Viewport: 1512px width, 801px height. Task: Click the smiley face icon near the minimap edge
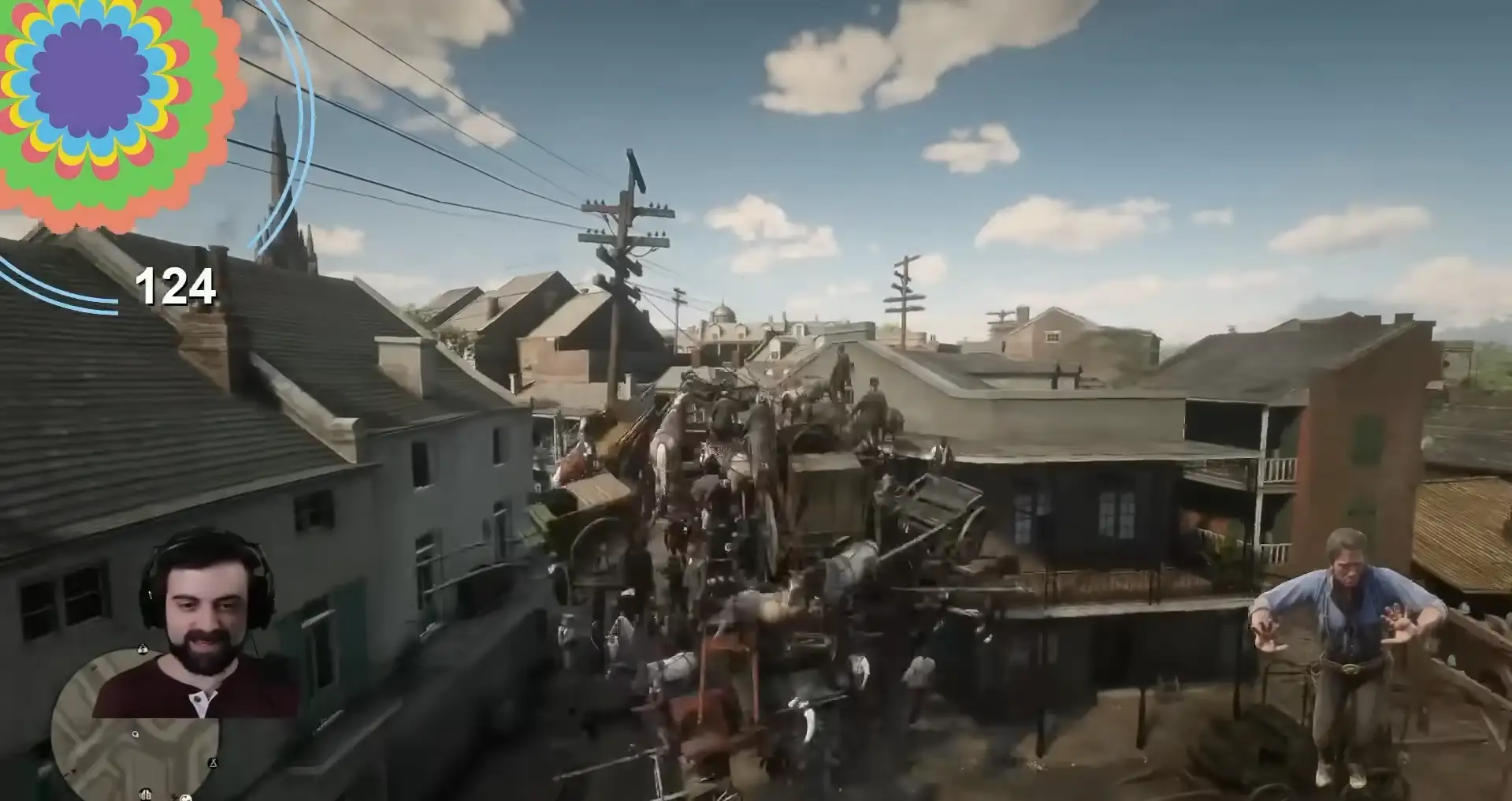[186, 799]
